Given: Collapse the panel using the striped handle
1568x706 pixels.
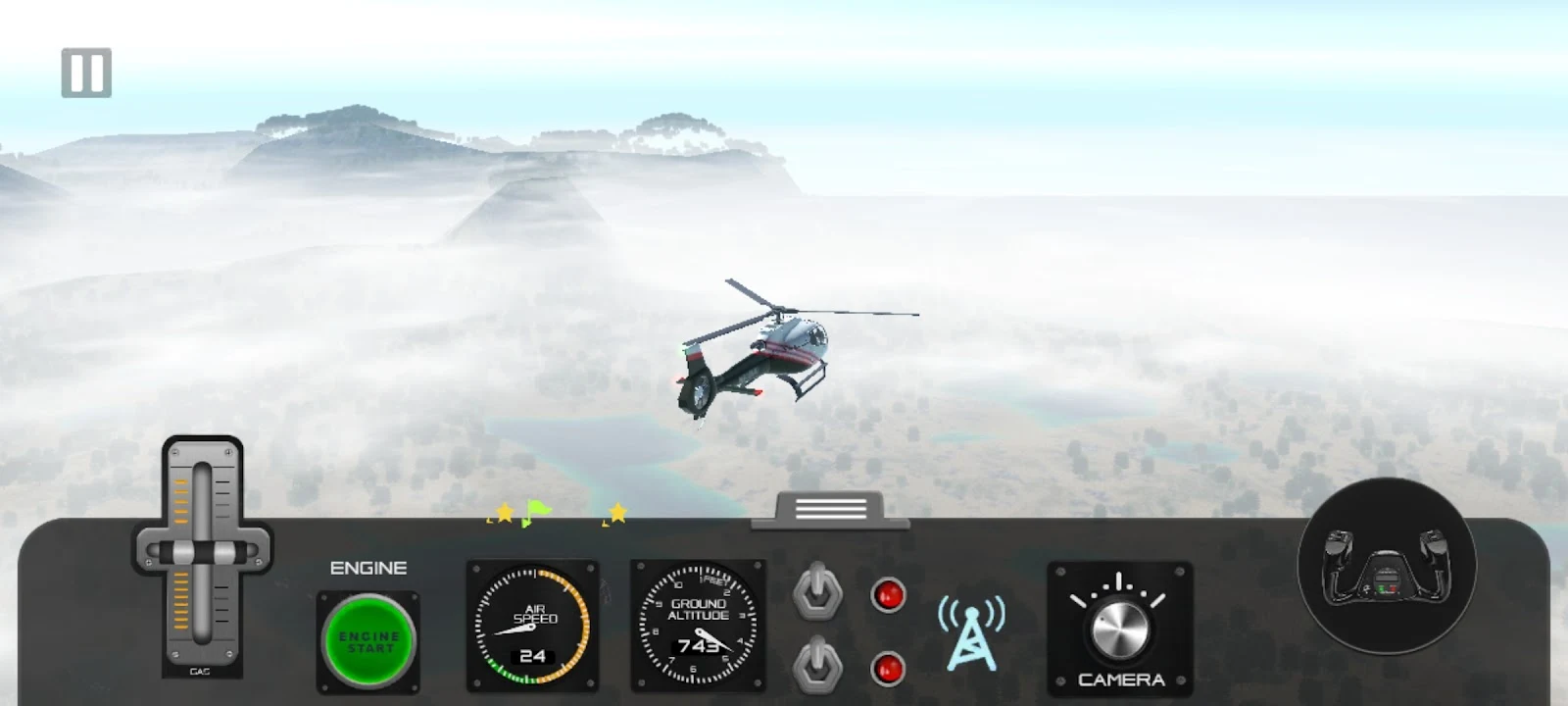Looking at the screenshot, I should tap(830, 509).
